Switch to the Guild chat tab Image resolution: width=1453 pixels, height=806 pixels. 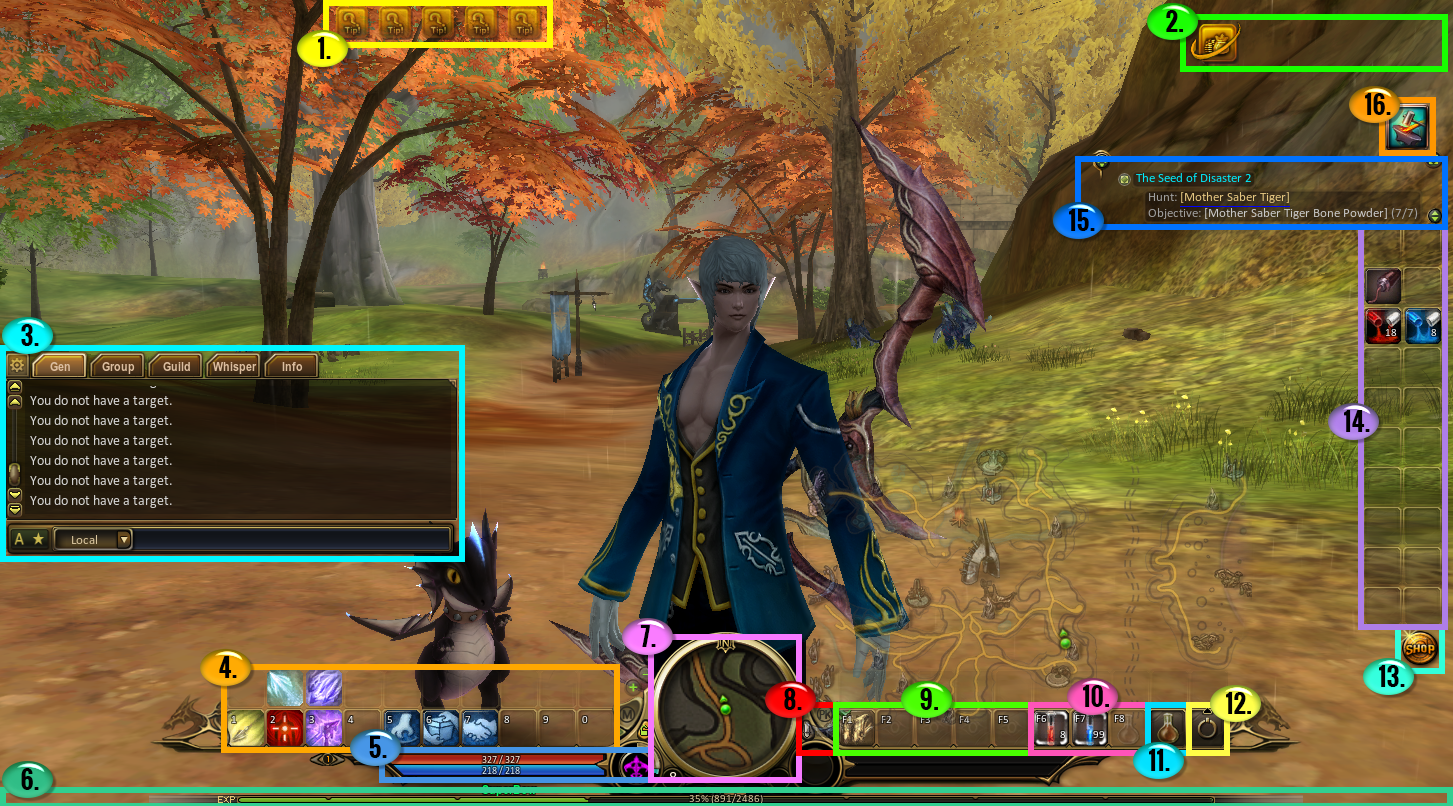pos(175,366)
